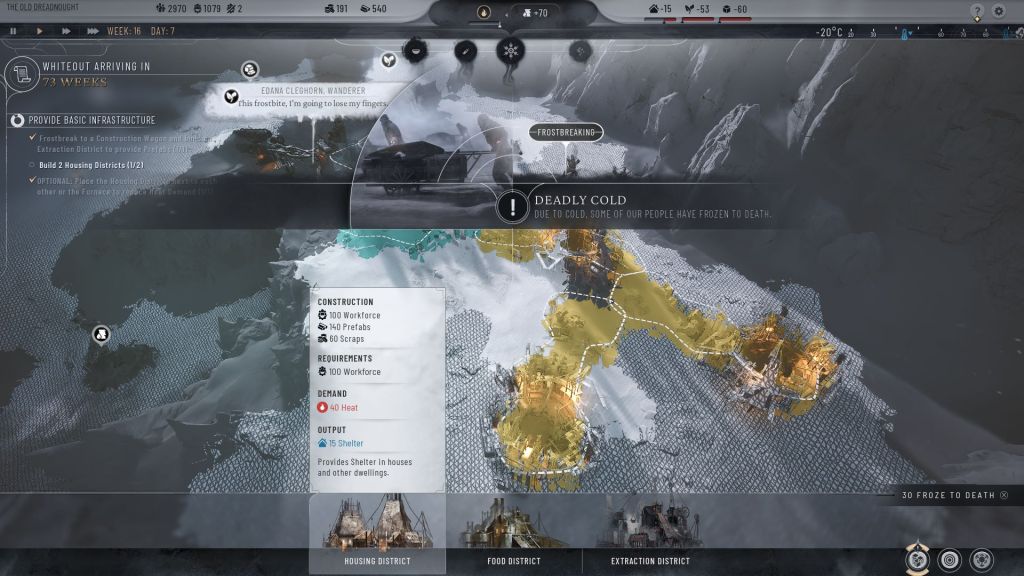1024x576 pixels.
Task: Select the cog-shaped round button
Action: pos(982,559)
